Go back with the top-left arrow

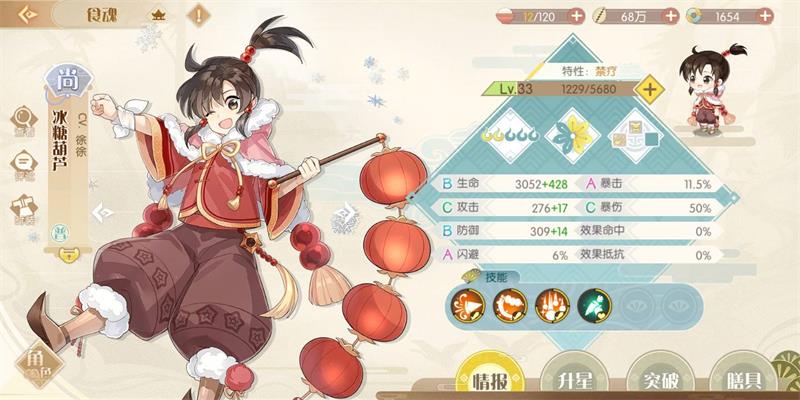click(28, 15)
